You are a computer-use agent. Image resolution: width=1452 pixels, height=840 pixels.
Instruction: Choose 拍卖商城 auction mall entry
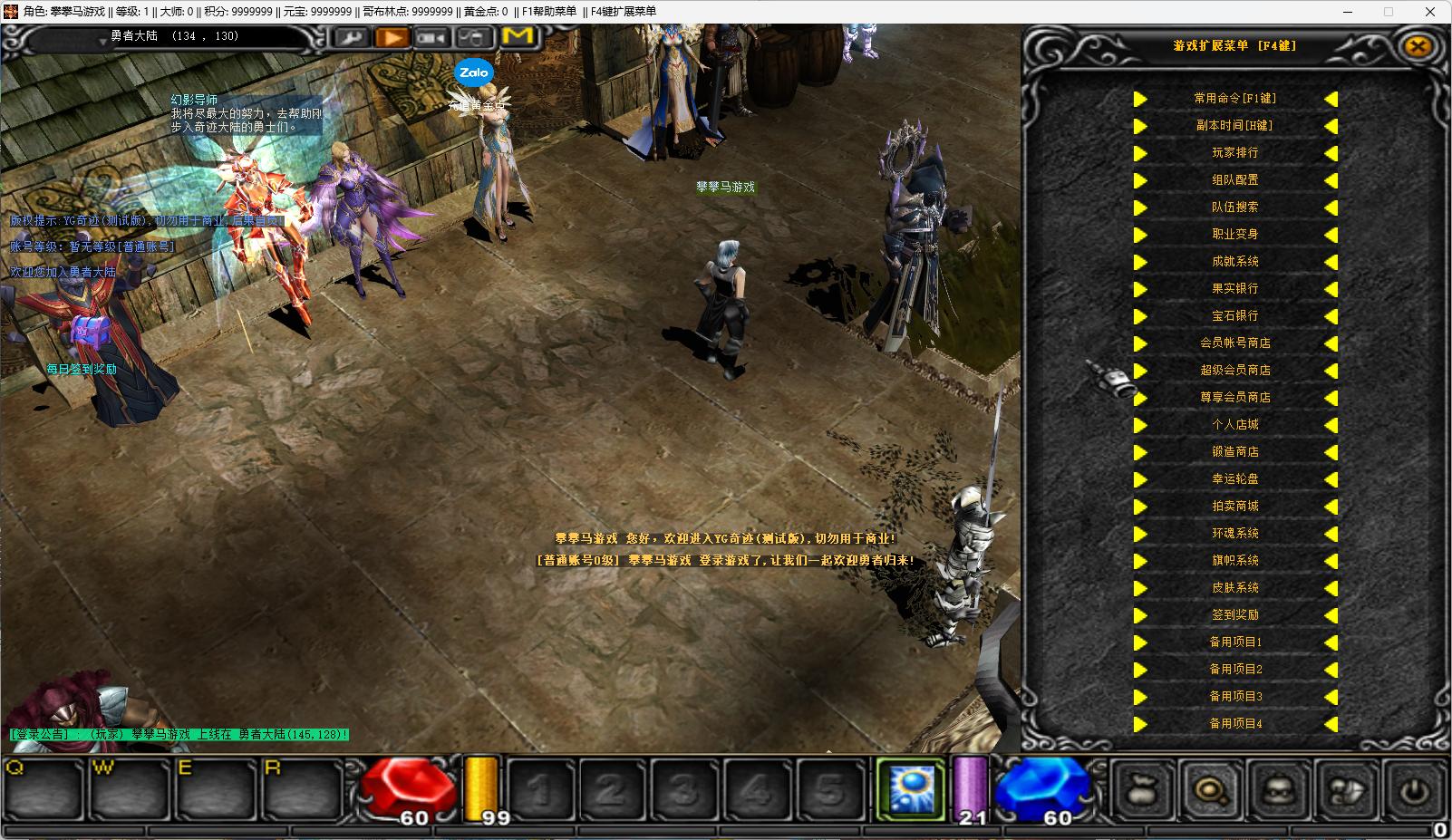coord(1234,507)
